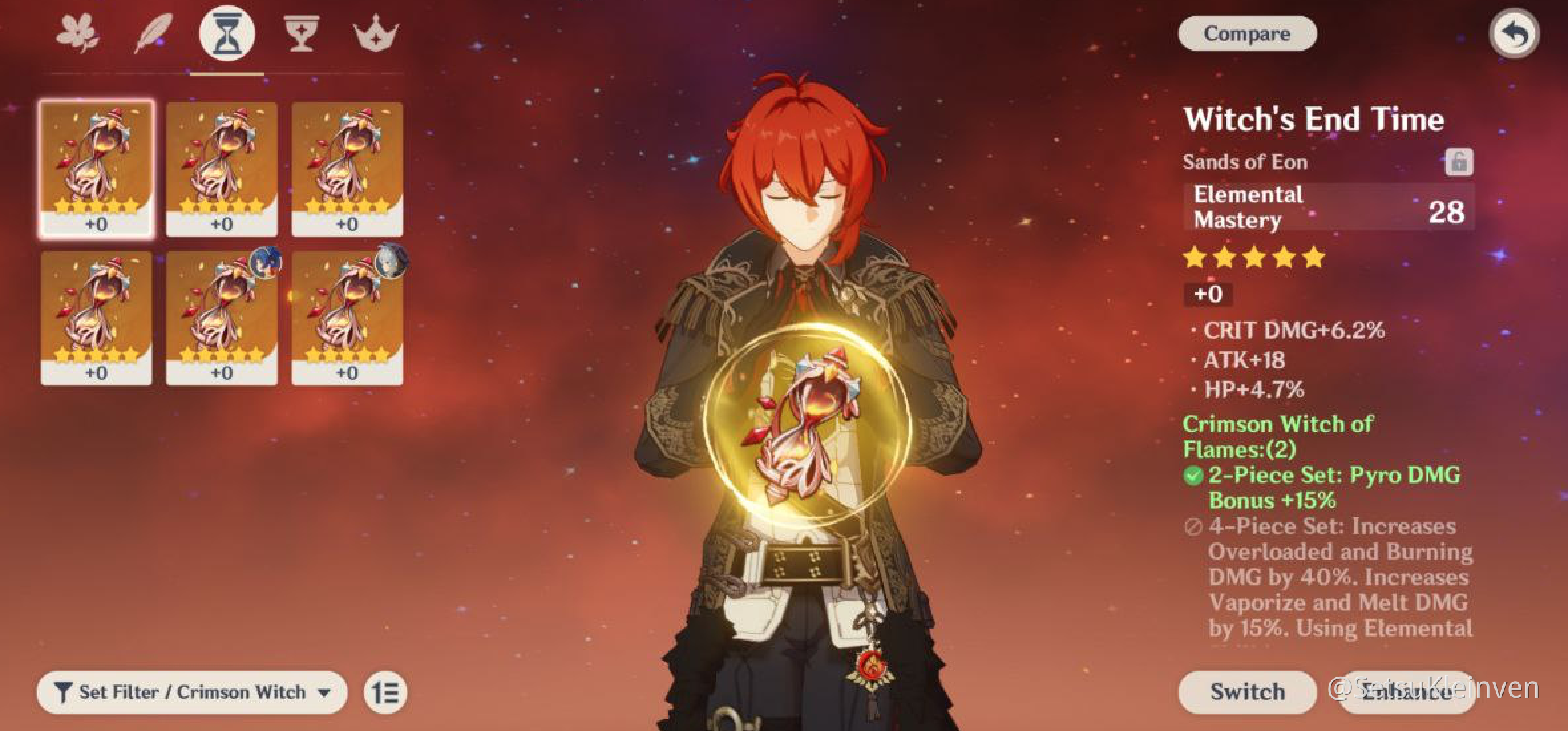Enable the 2-Piece Set bonus checkmark
The image size is (1568, 731).
[1195, 474]
